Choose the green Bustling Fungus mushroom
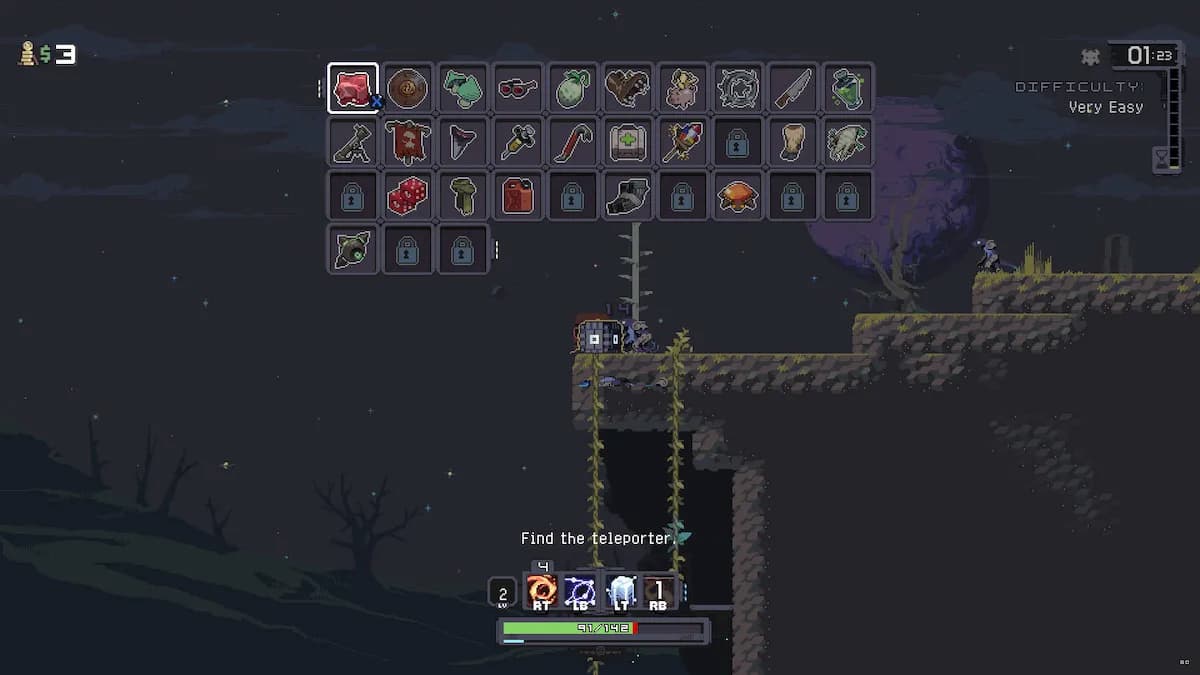The image size is (1200, 675). [x=462, y=88]
